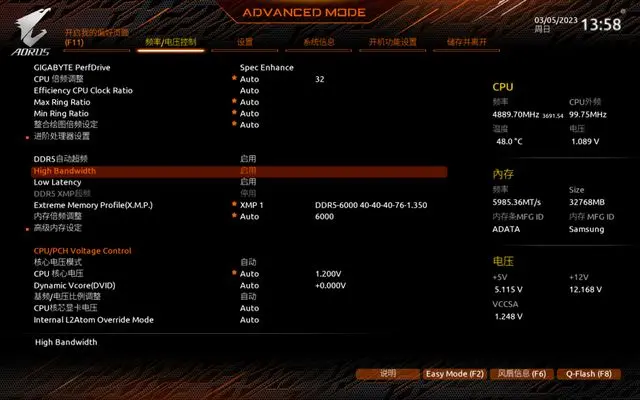Choose the Max Ring Ratio row
Screen dimensions: 640x400
[62, 102]
